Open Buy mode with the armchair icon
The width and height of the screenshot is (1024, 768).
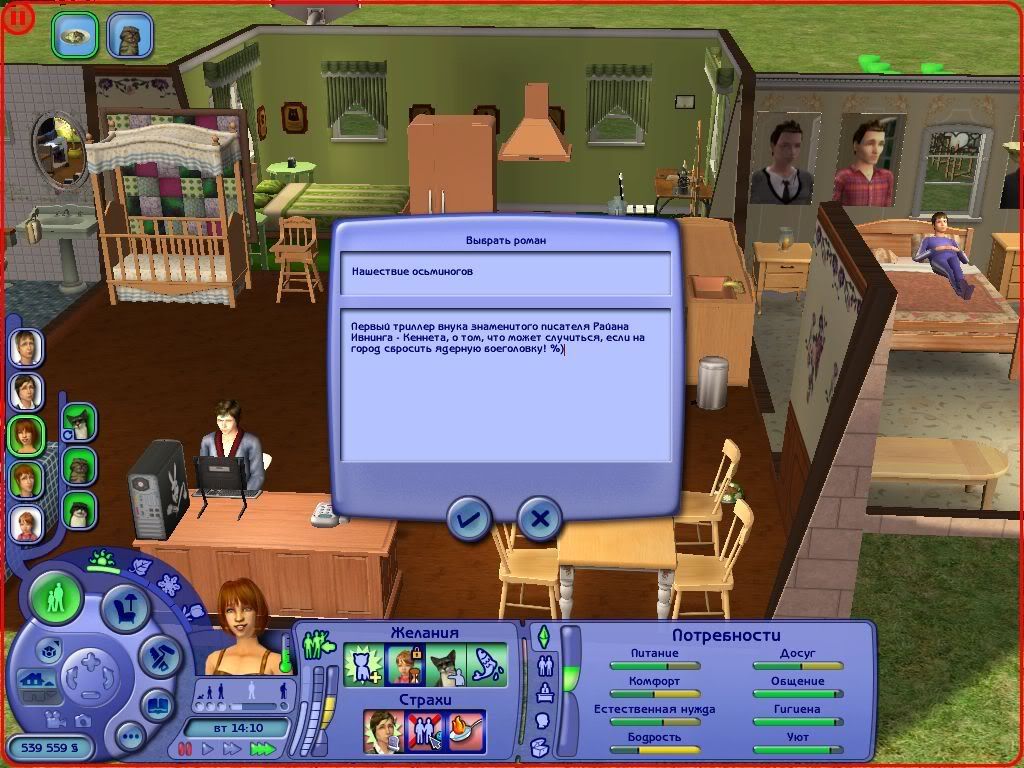pos(126,608)
